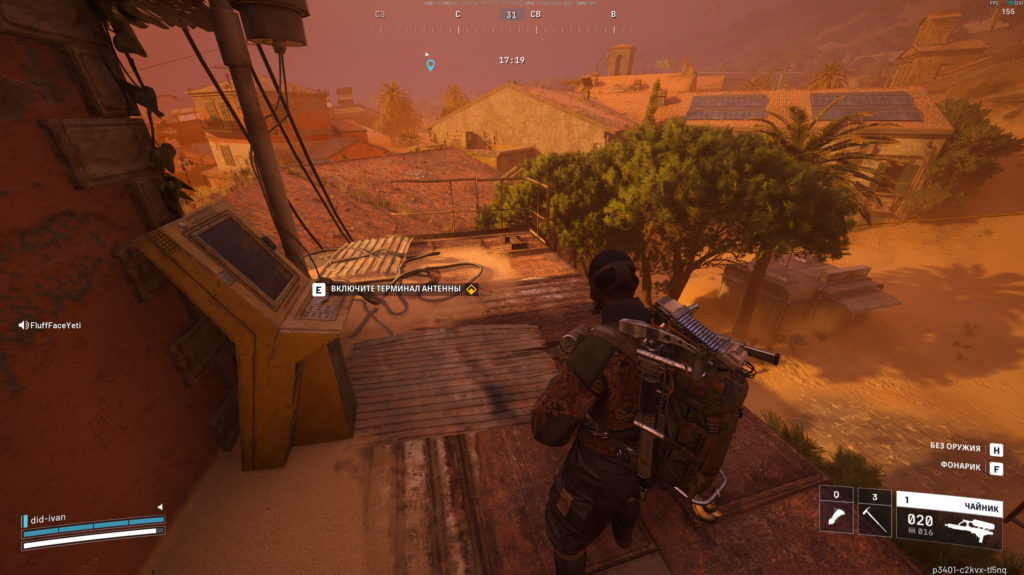Click the blue waypoint marker on the compass
This screenshot has width=1024, height=575.
(431, 65)
